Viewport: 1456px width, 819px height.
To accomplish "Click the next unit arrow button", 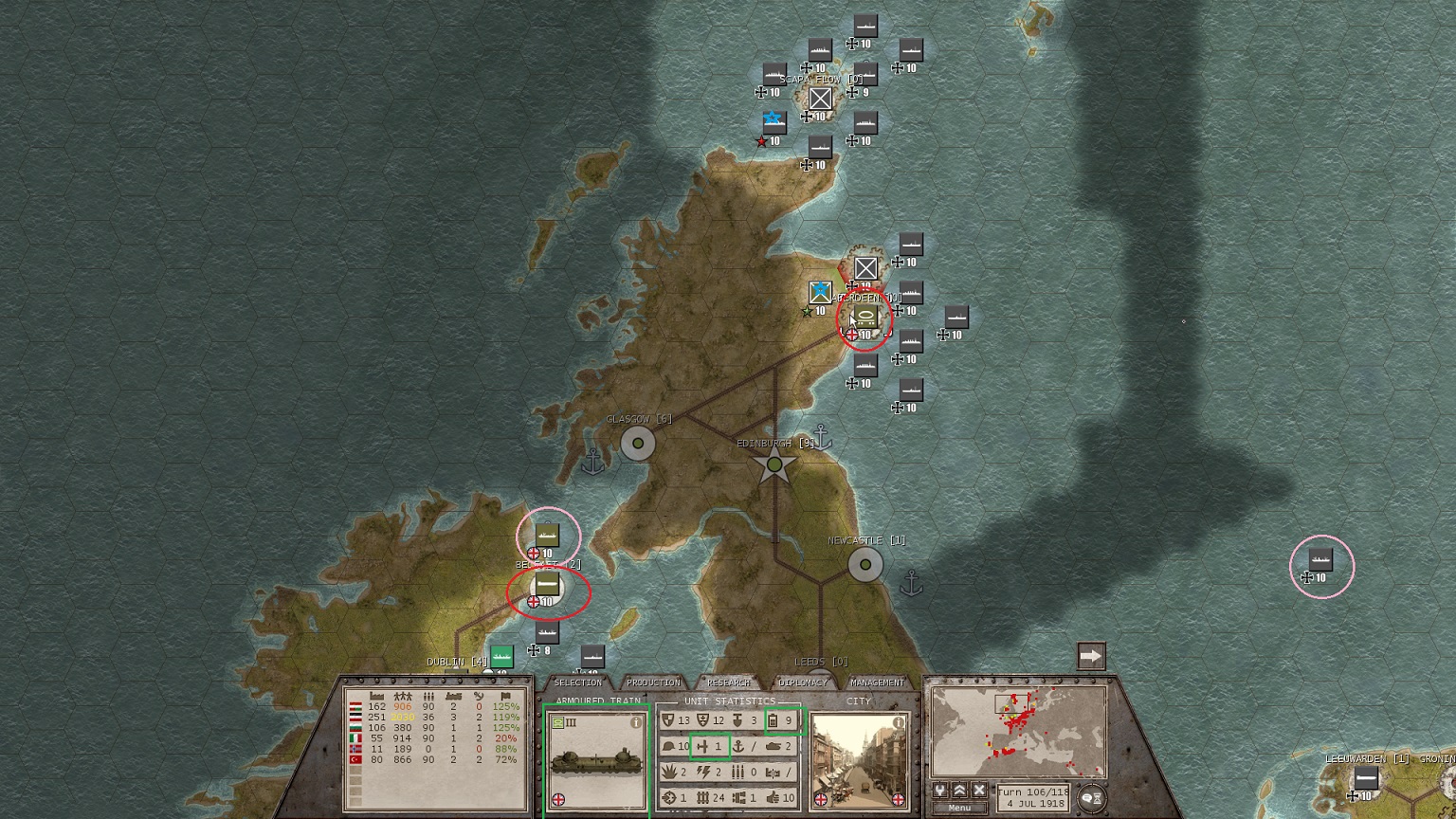I will 1091,656.
